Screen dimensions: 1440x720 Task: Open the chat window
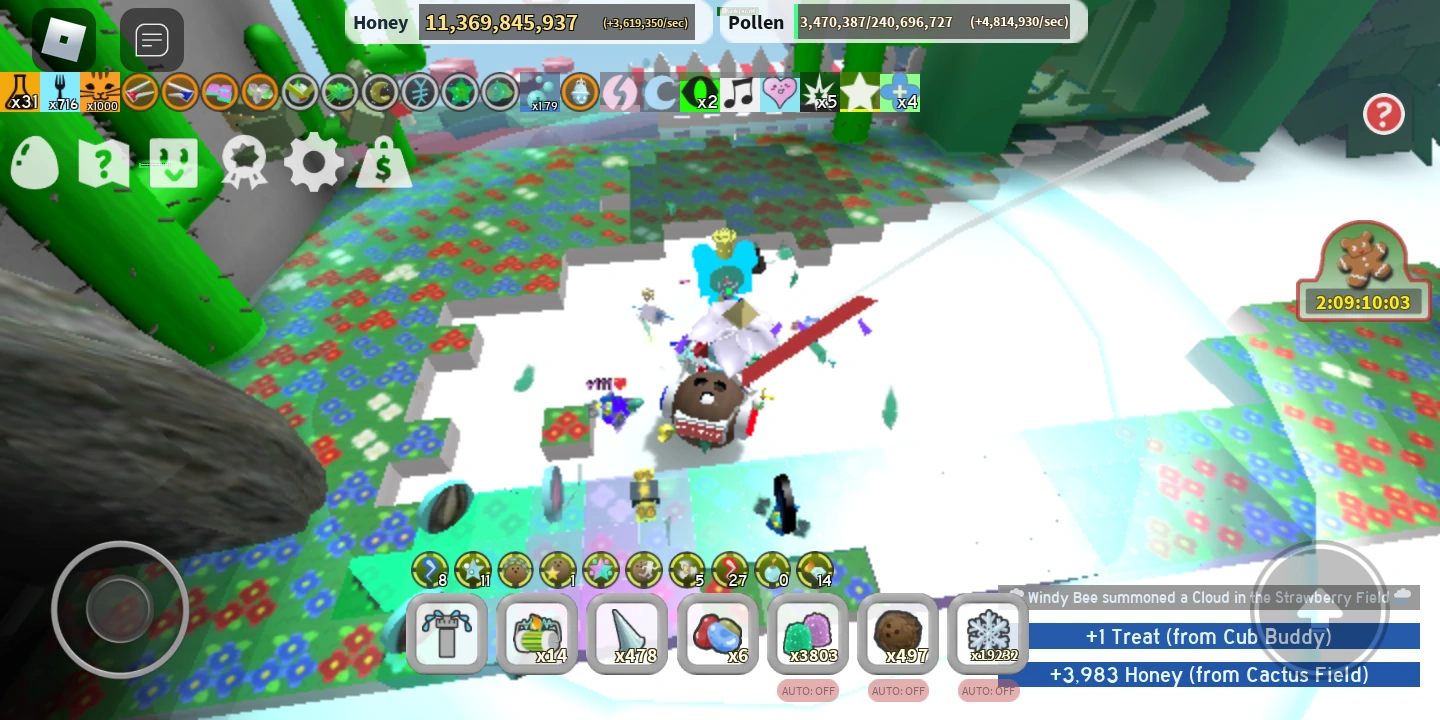(152, 40)
